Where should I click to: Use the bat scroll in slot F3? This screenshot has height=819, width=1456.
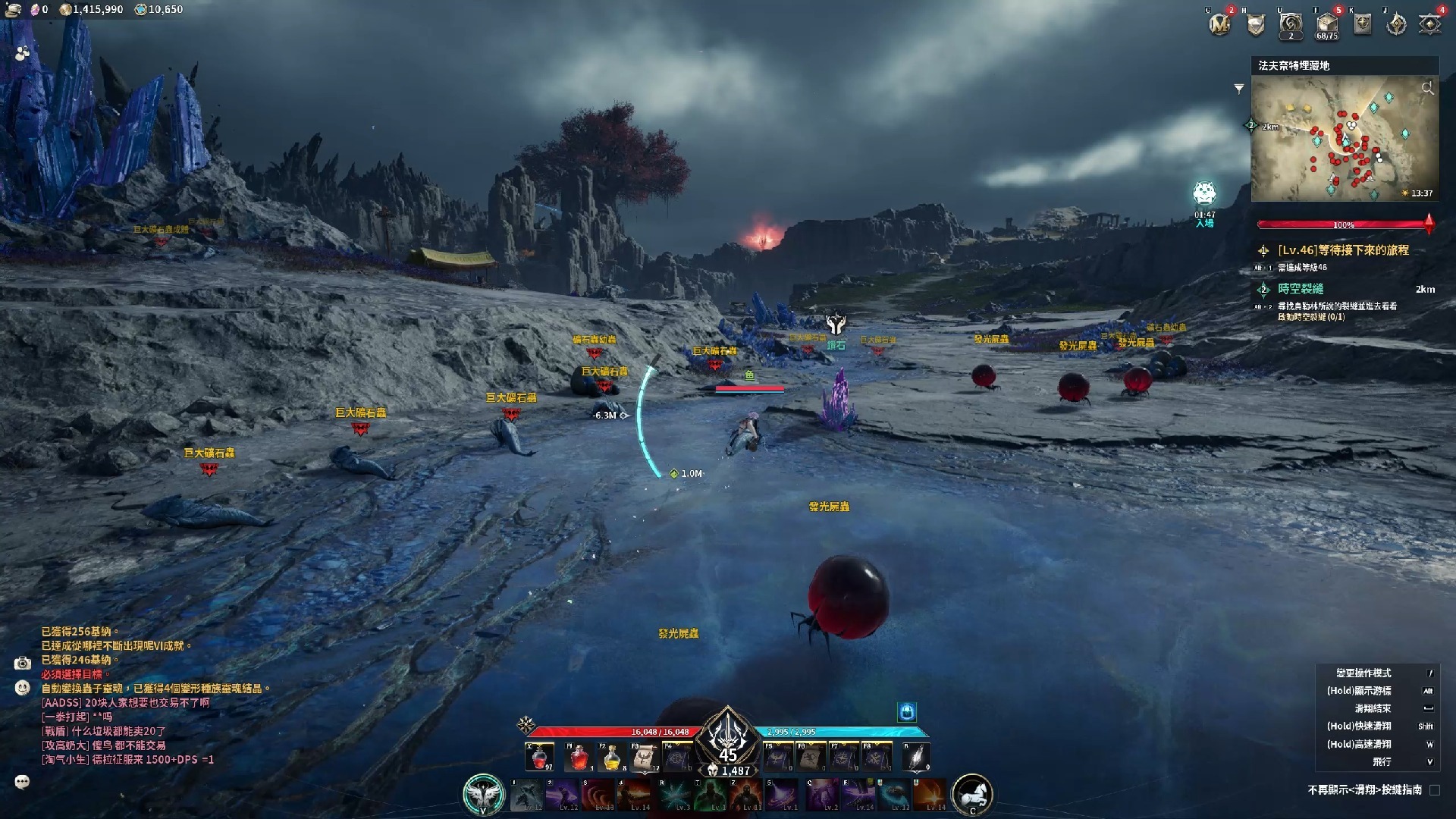pyautogui.click(x=645, y=757)
